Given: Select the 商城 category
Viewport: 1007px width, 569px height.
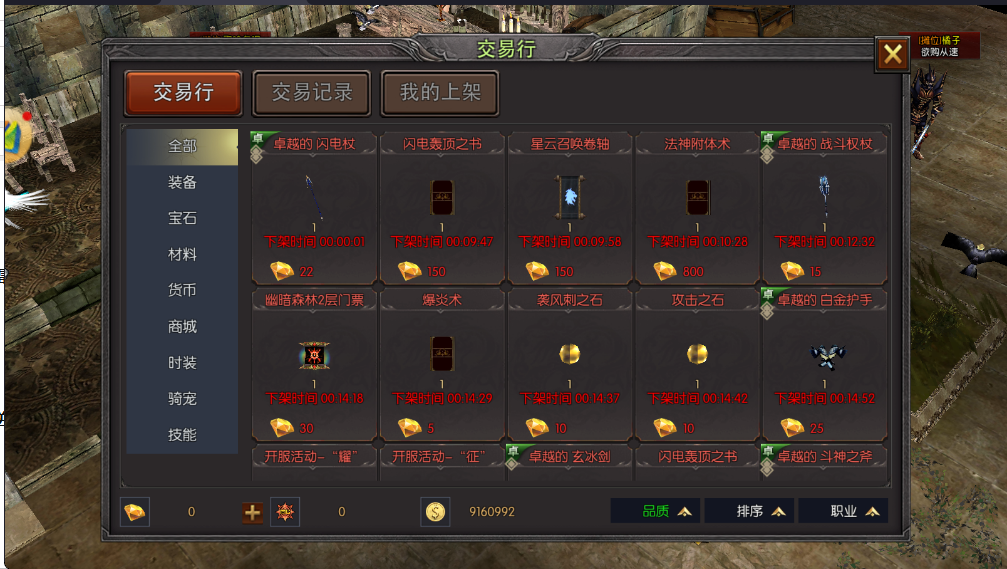Looking at the screenshot, I should [x=182, y=326].
